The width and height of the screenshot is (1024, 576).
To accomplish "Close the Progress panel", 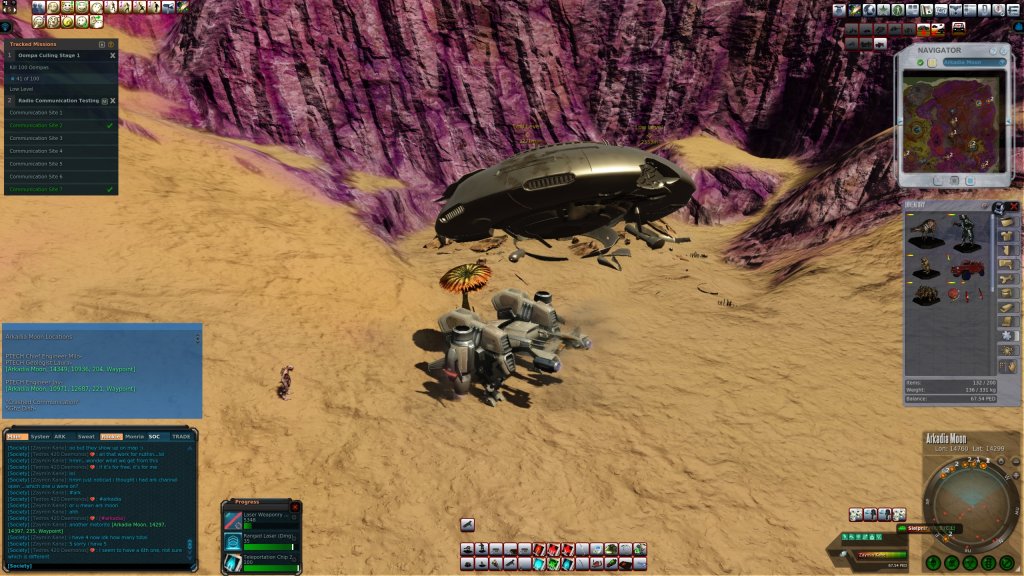I will (x=295, y=508).
